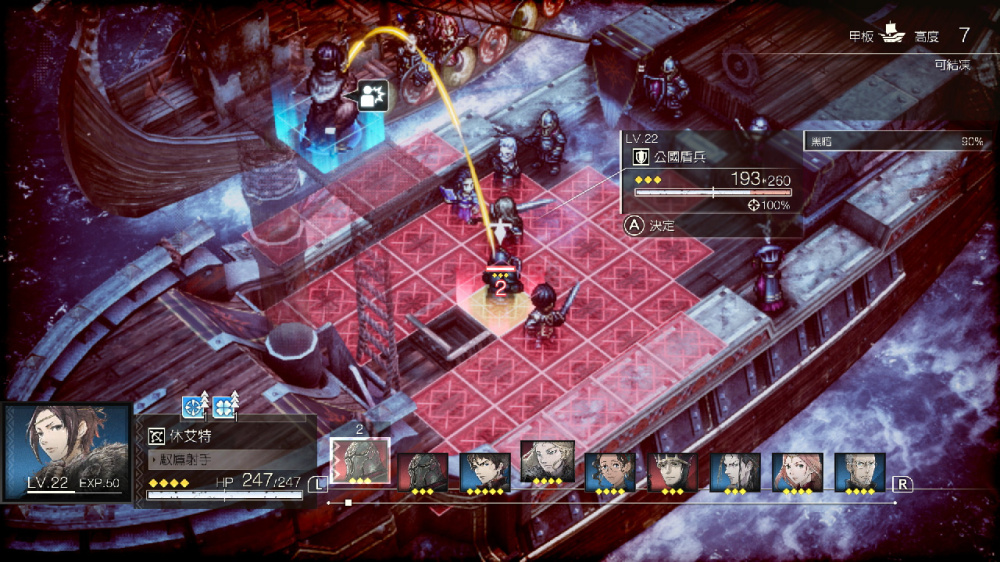Image resolution: width=1000 pixels, height=562 pixels.
Task: Select the dark-haired young man turn portrait
Action: (485, 471)
